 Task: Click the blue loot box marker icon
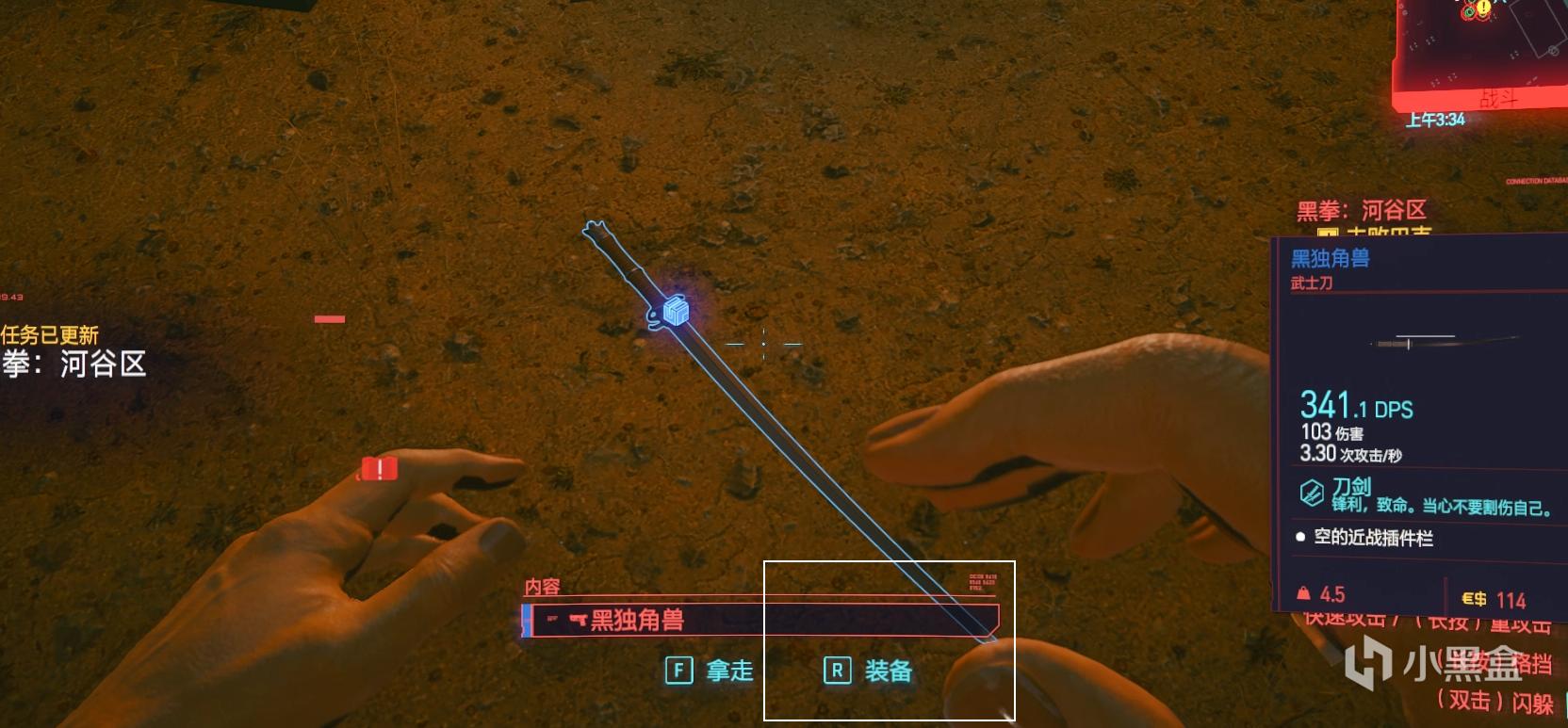[676, 311]
